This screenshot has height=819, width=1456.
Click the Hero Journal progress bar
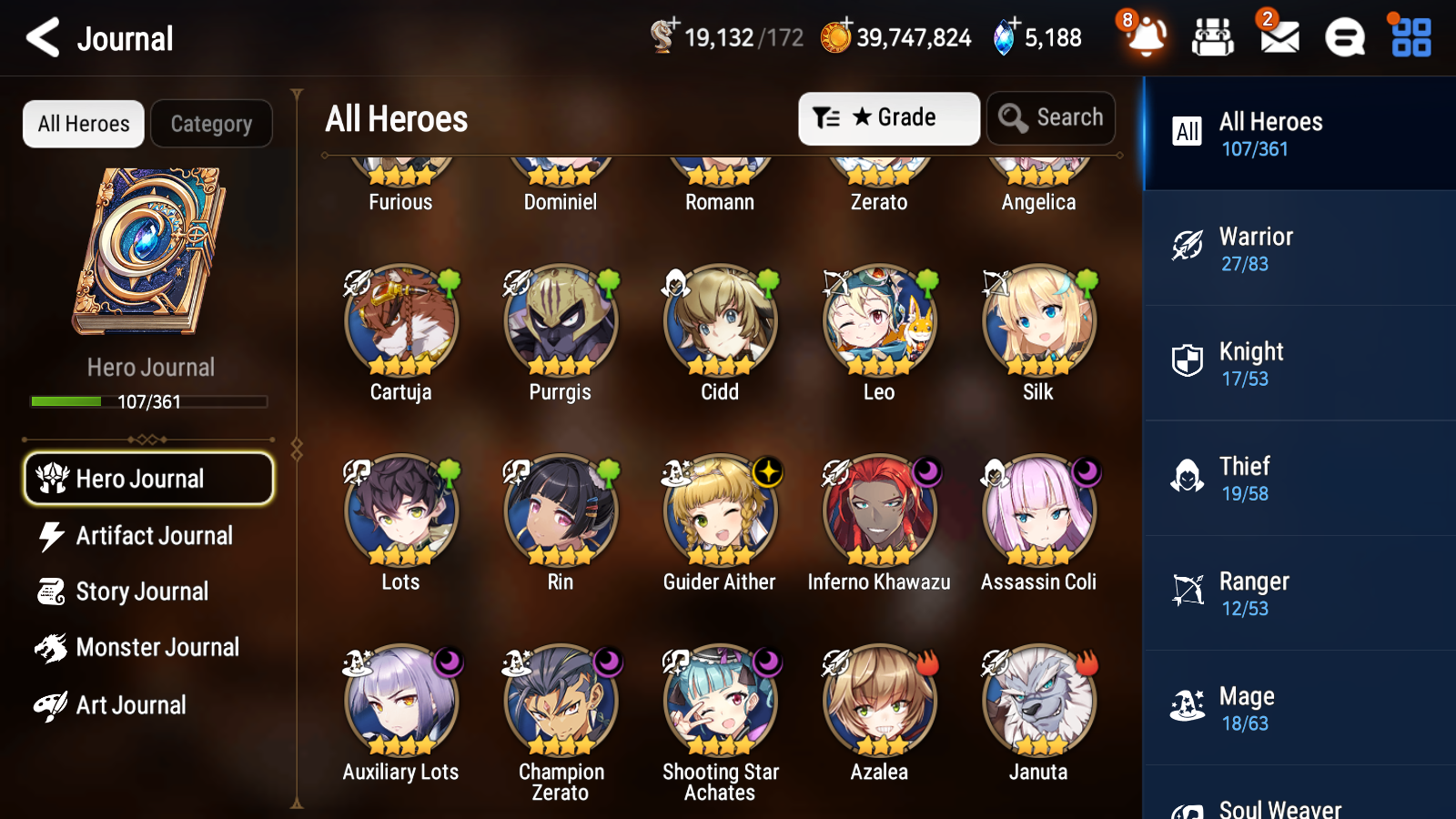click(148, 401)
